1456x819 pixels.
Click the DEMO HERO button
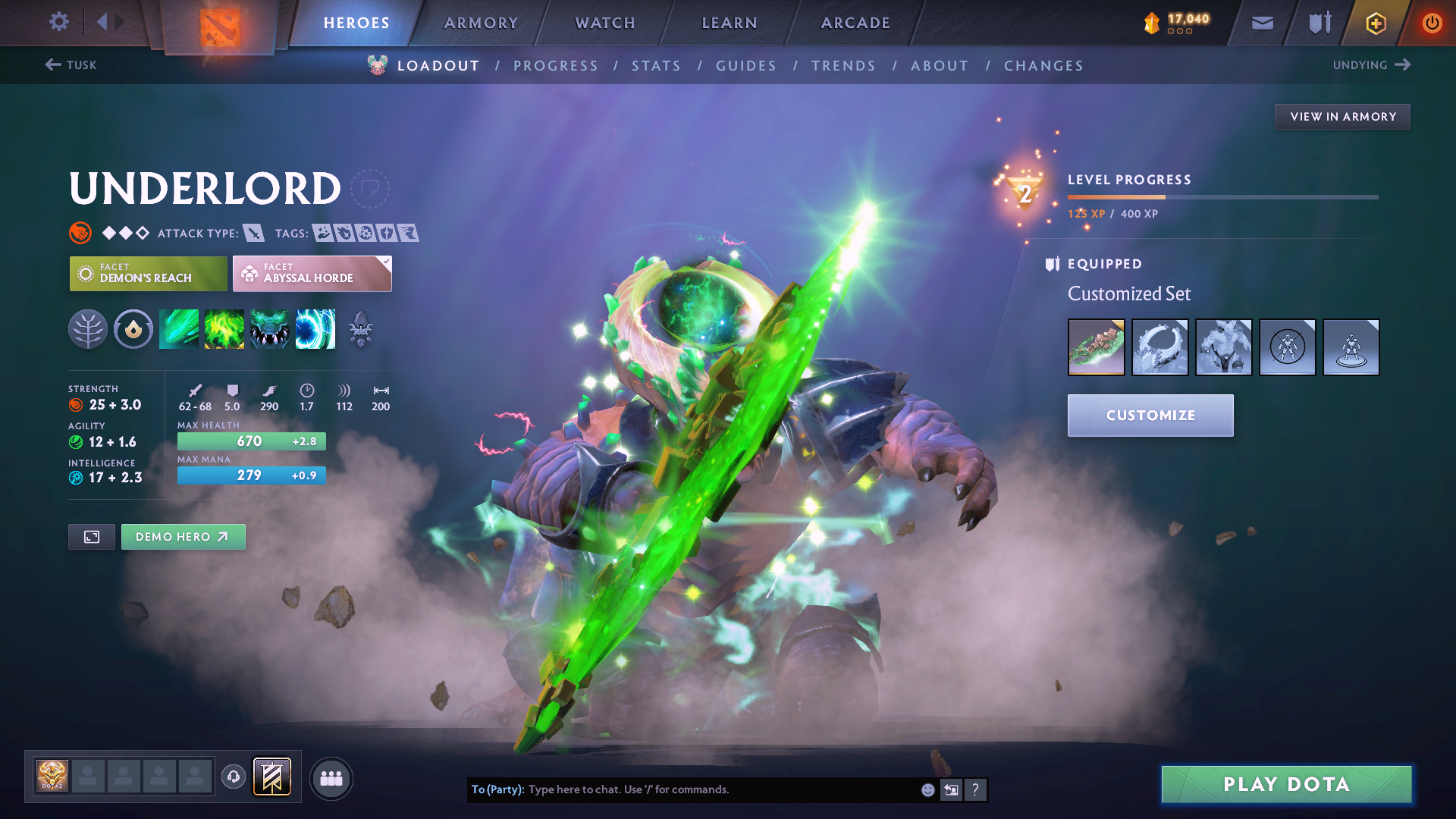[x=183, y=536]
